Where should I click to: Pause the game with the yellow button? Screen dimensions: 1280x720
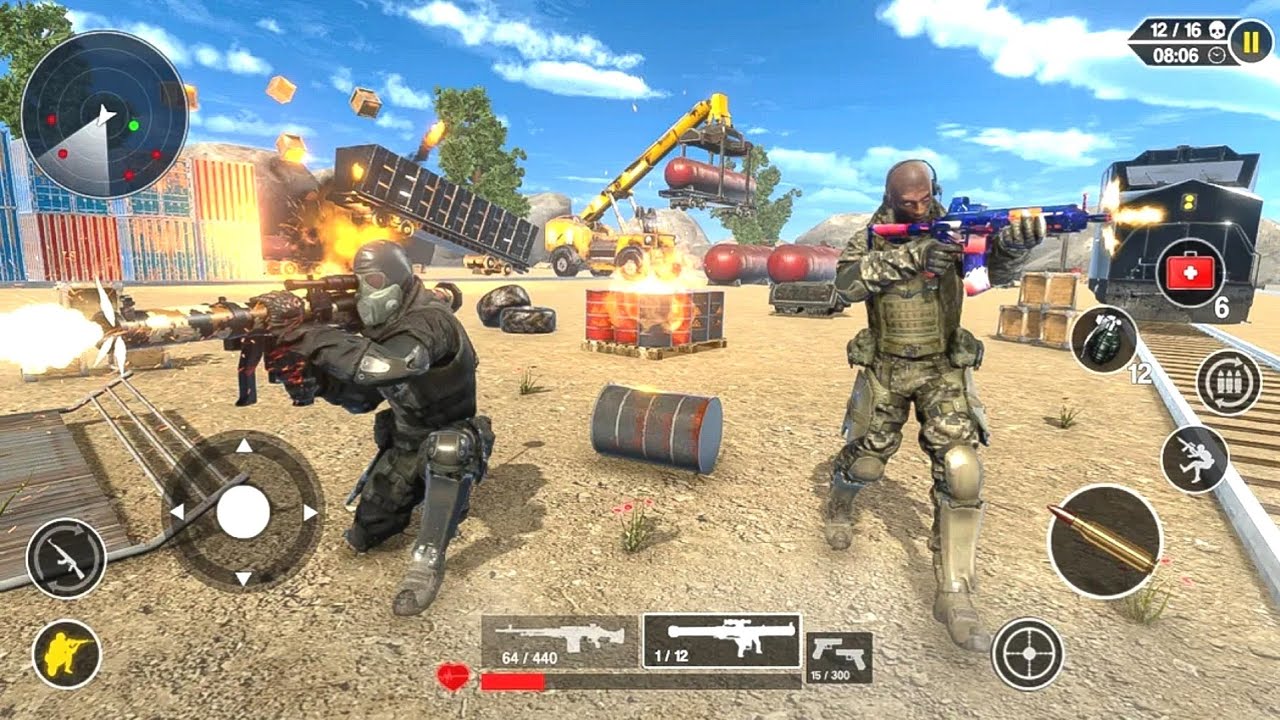(x=1250, y=42)
